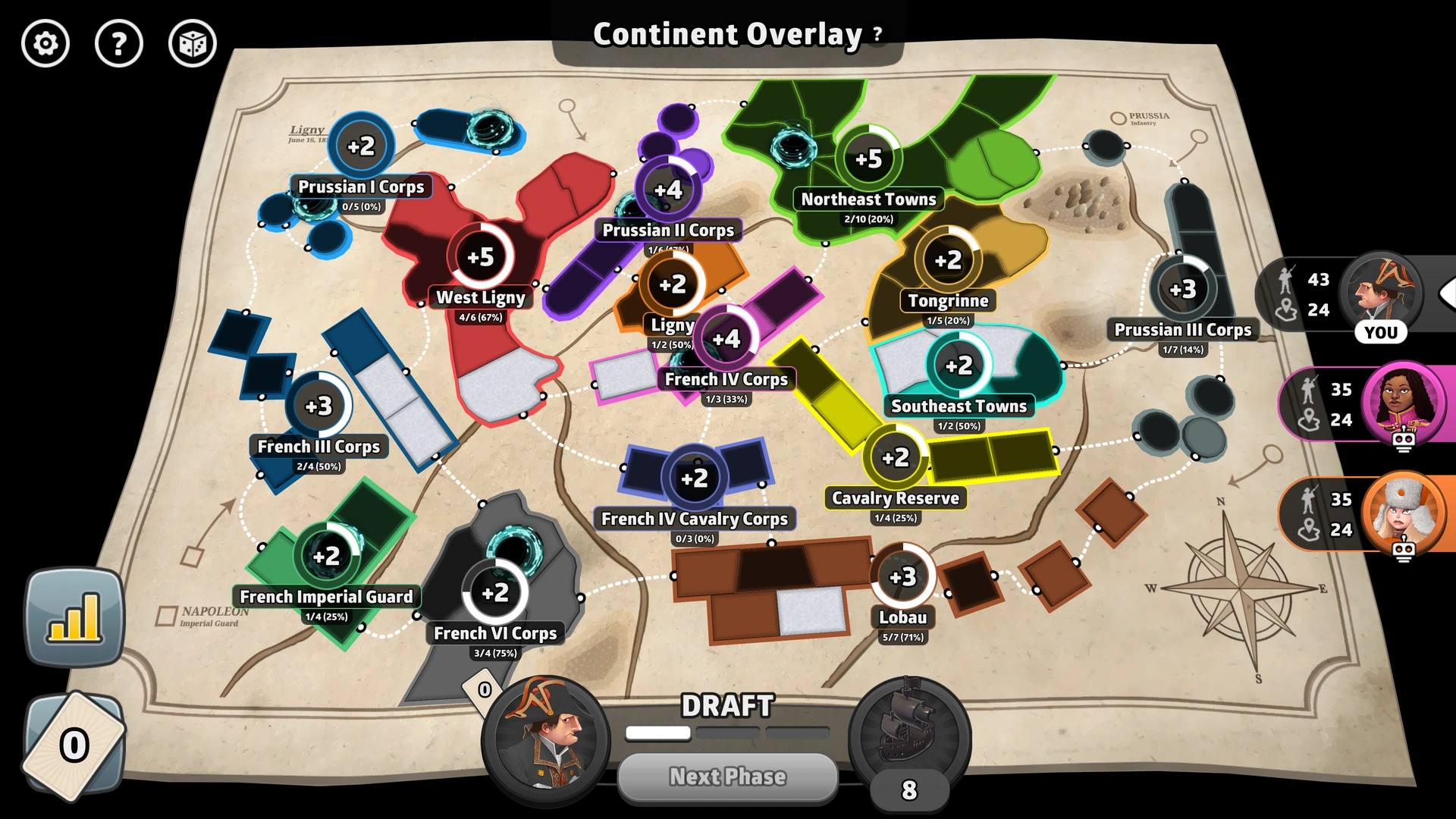Open the question mark help icon
Viewport: 1456px width, 819px height.
[119, 44]
